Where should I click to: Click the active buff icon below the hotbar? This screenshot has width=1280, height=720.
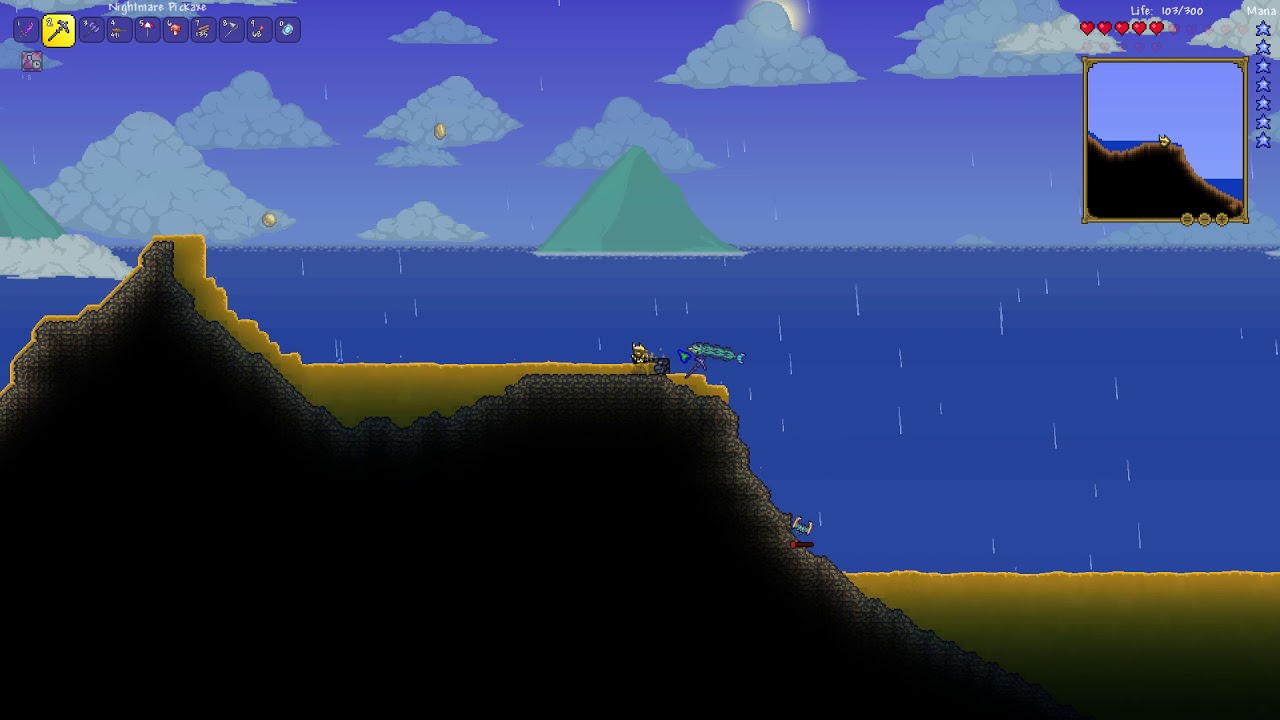click(x=32, y=62)
